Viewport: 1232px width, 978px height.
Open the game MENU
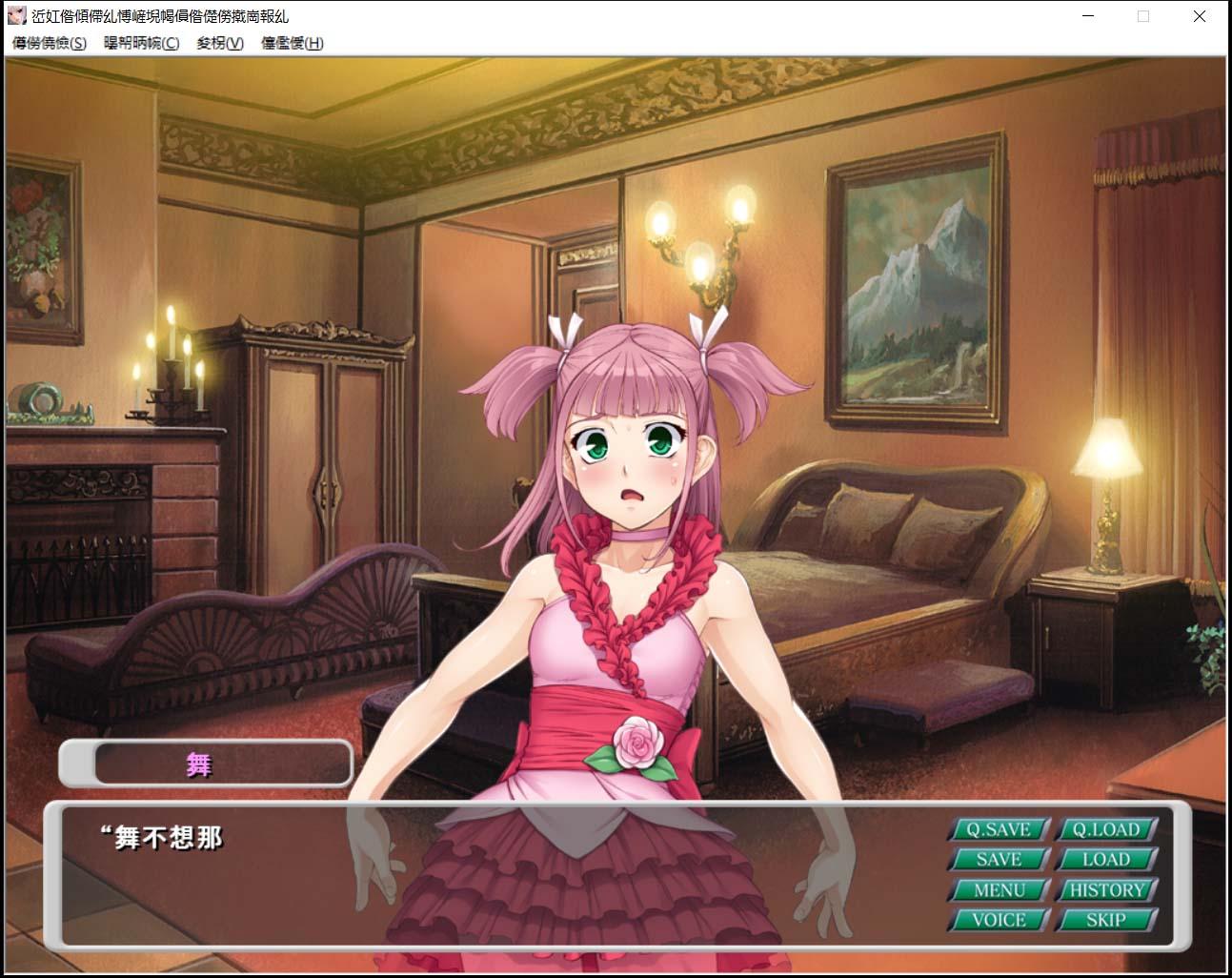[999, 890]
